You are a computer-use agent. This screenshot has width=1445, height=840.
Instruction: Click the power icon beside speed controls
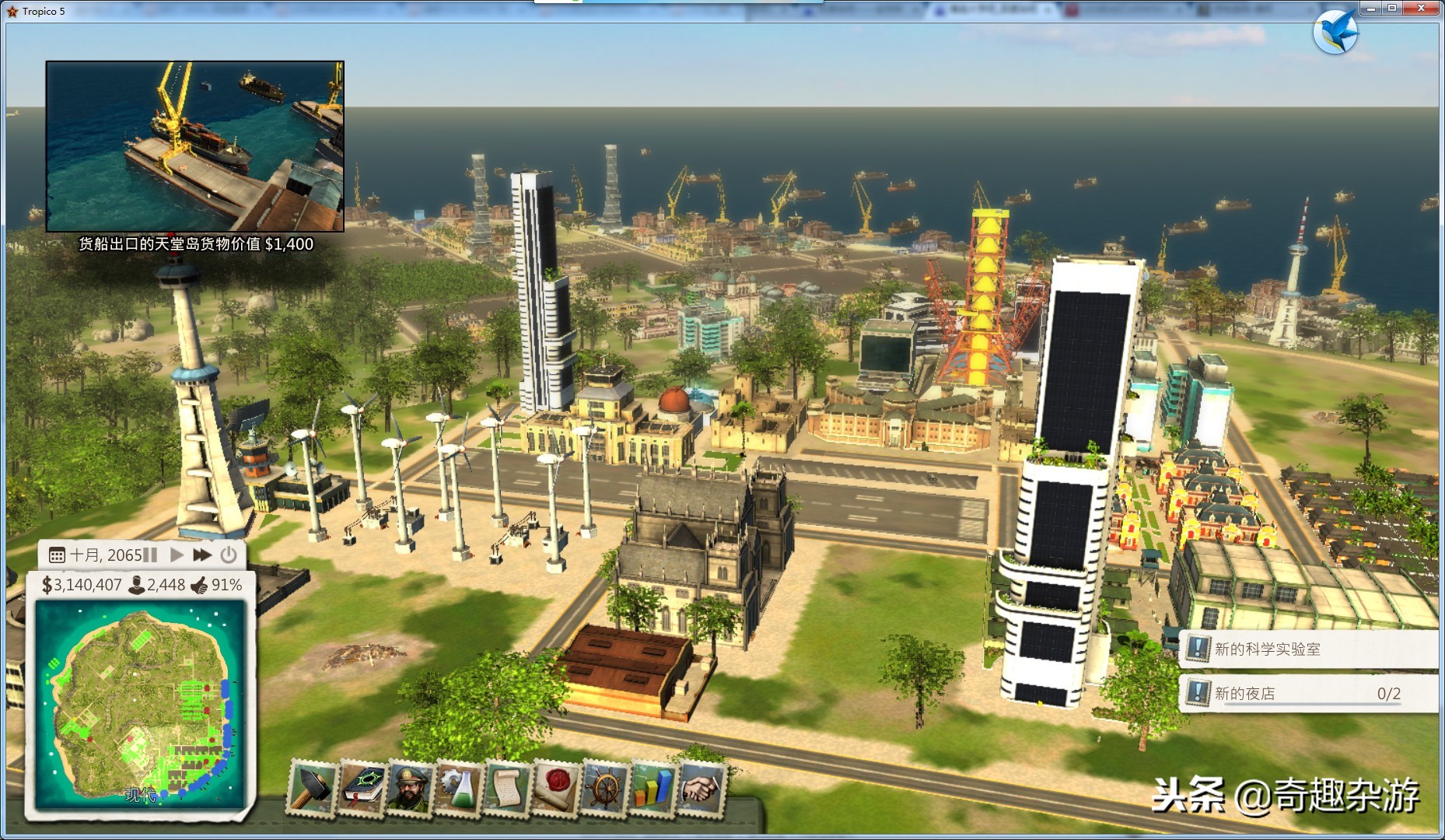[228, 555]
